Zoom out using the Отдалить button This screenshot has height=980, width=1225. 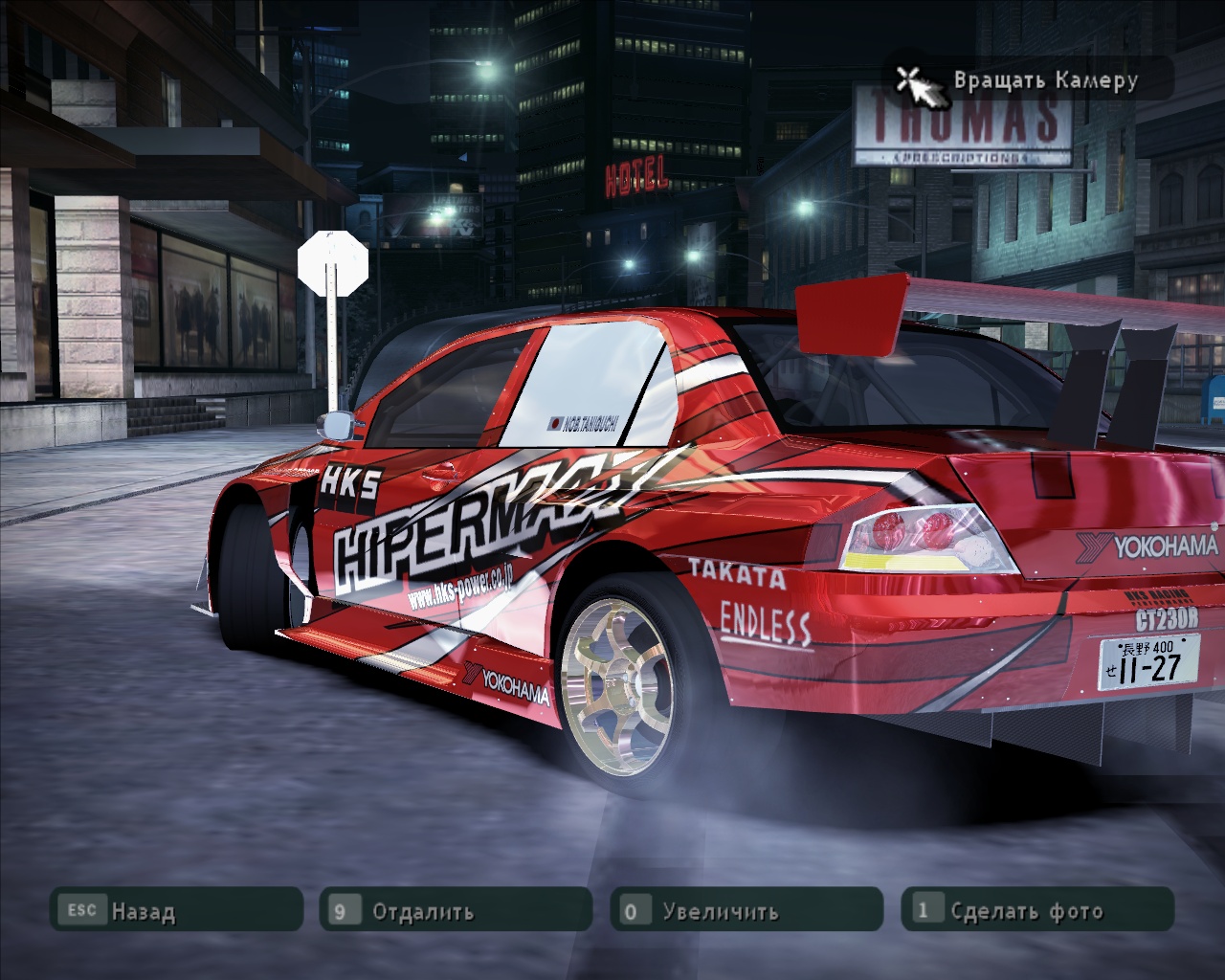pyautogui.click(x=456, y=910)
